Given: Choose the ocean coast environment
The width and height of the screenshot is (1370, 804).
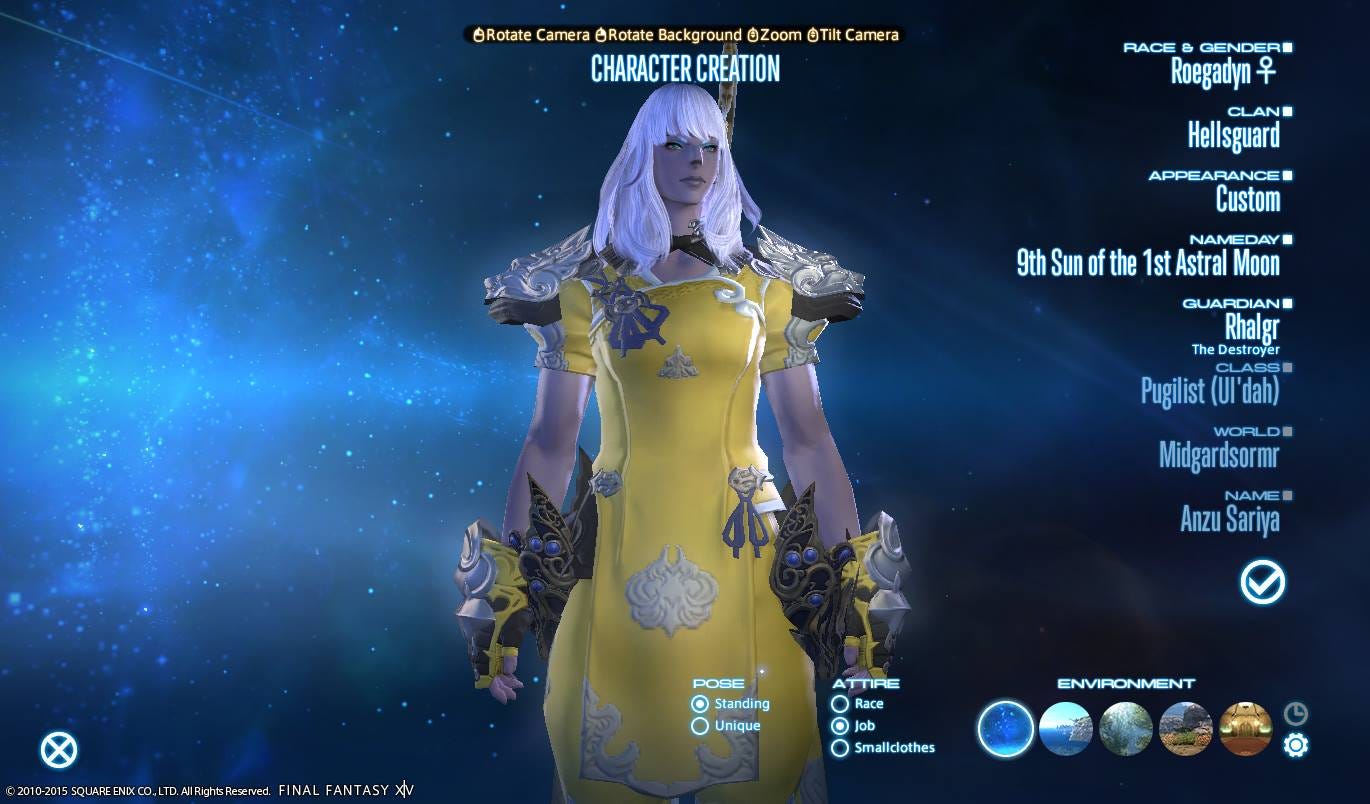Looking at the screenshot, I should coord(1066,728).
